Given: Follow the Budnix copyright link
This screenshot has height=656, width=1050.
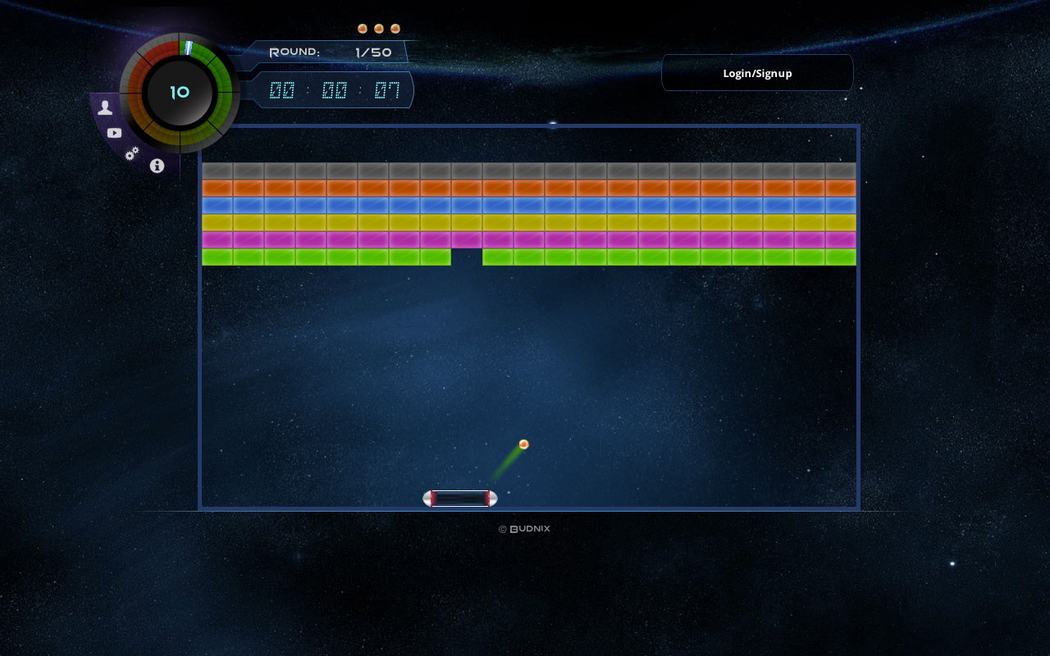Looking at the screenshot, I should pos(525,529).
